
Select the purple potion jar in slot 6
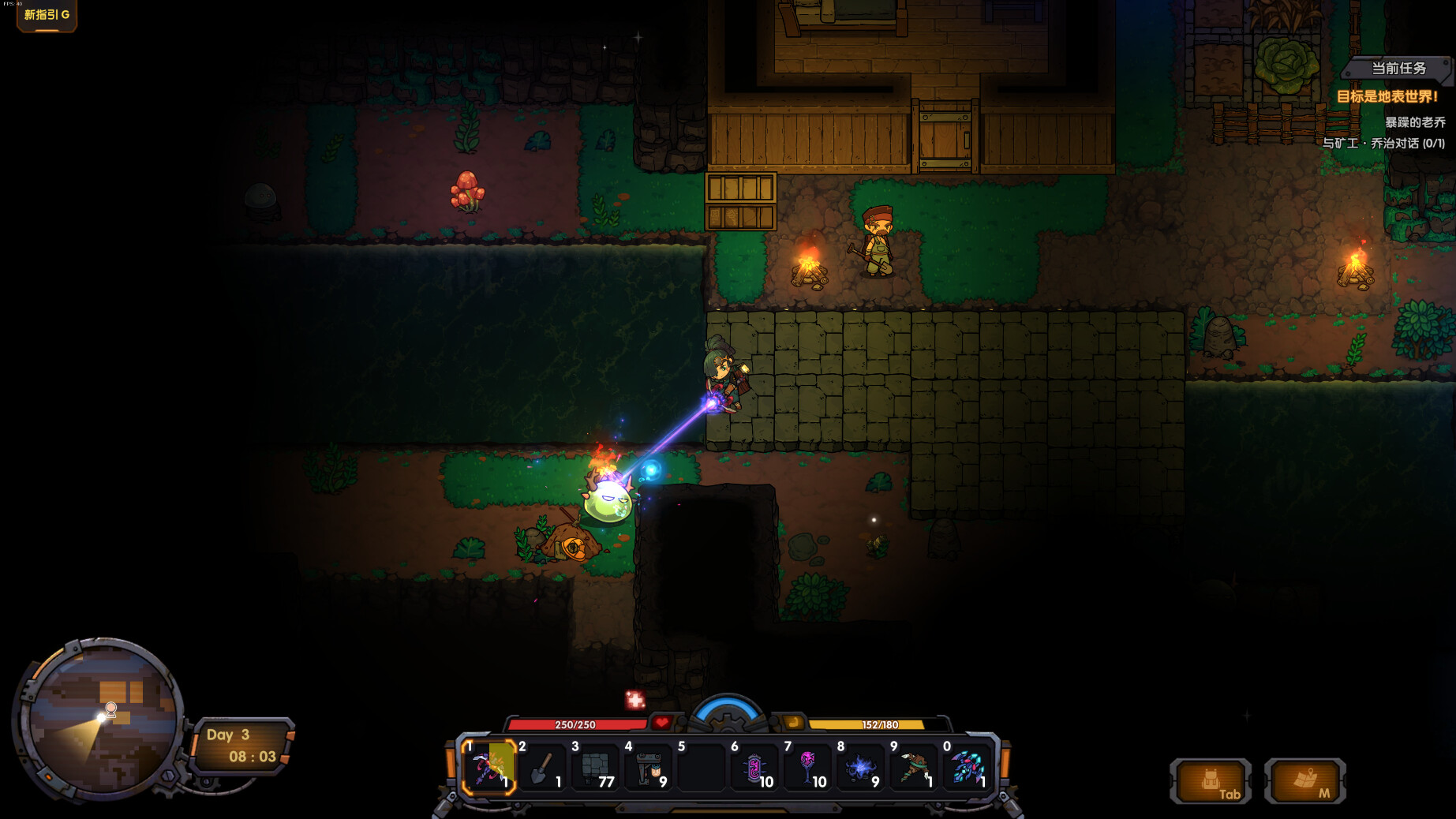point(754,767)
